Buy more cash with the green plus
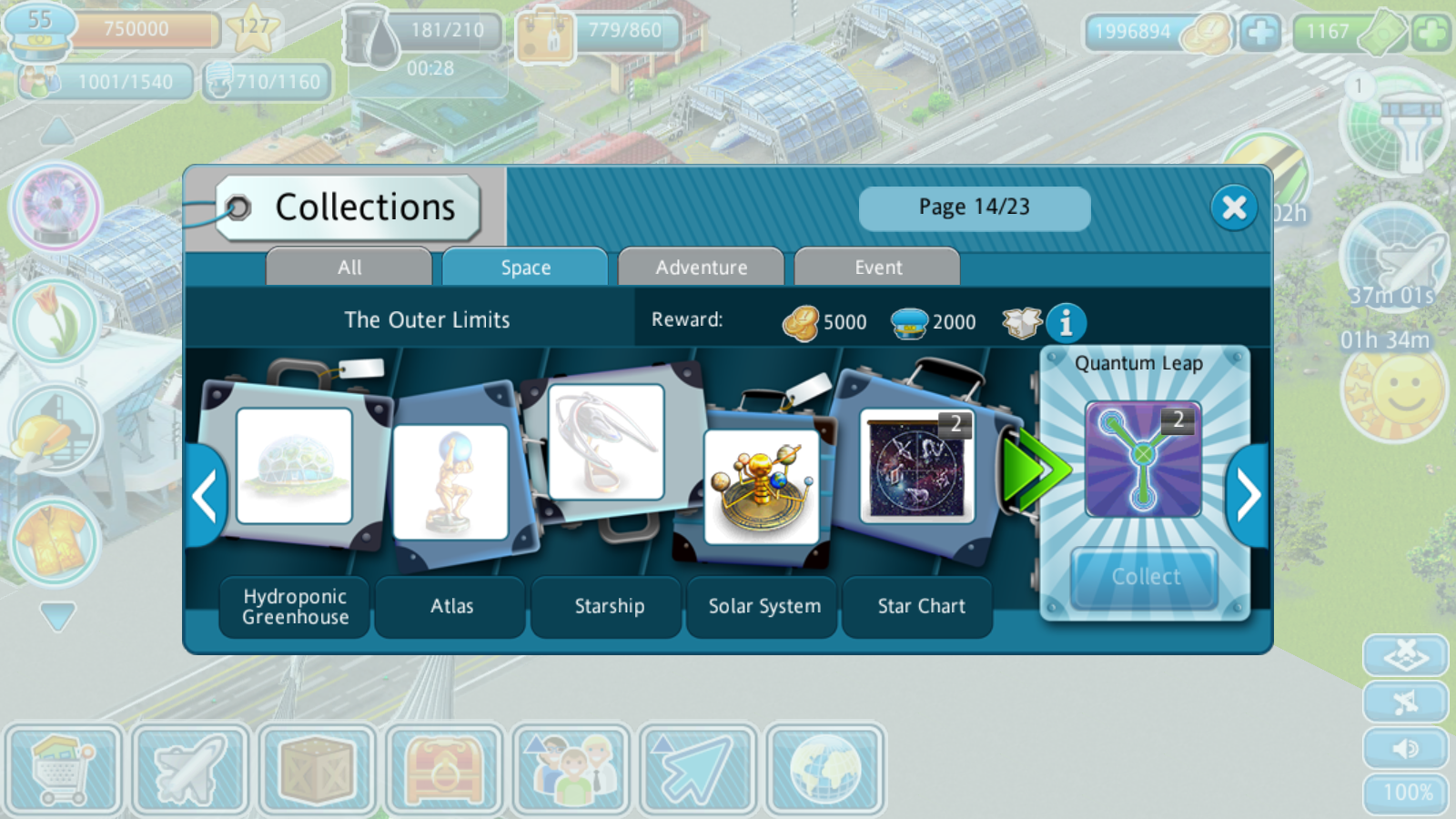This screenshot has height=819, width=1456. 1431,34
